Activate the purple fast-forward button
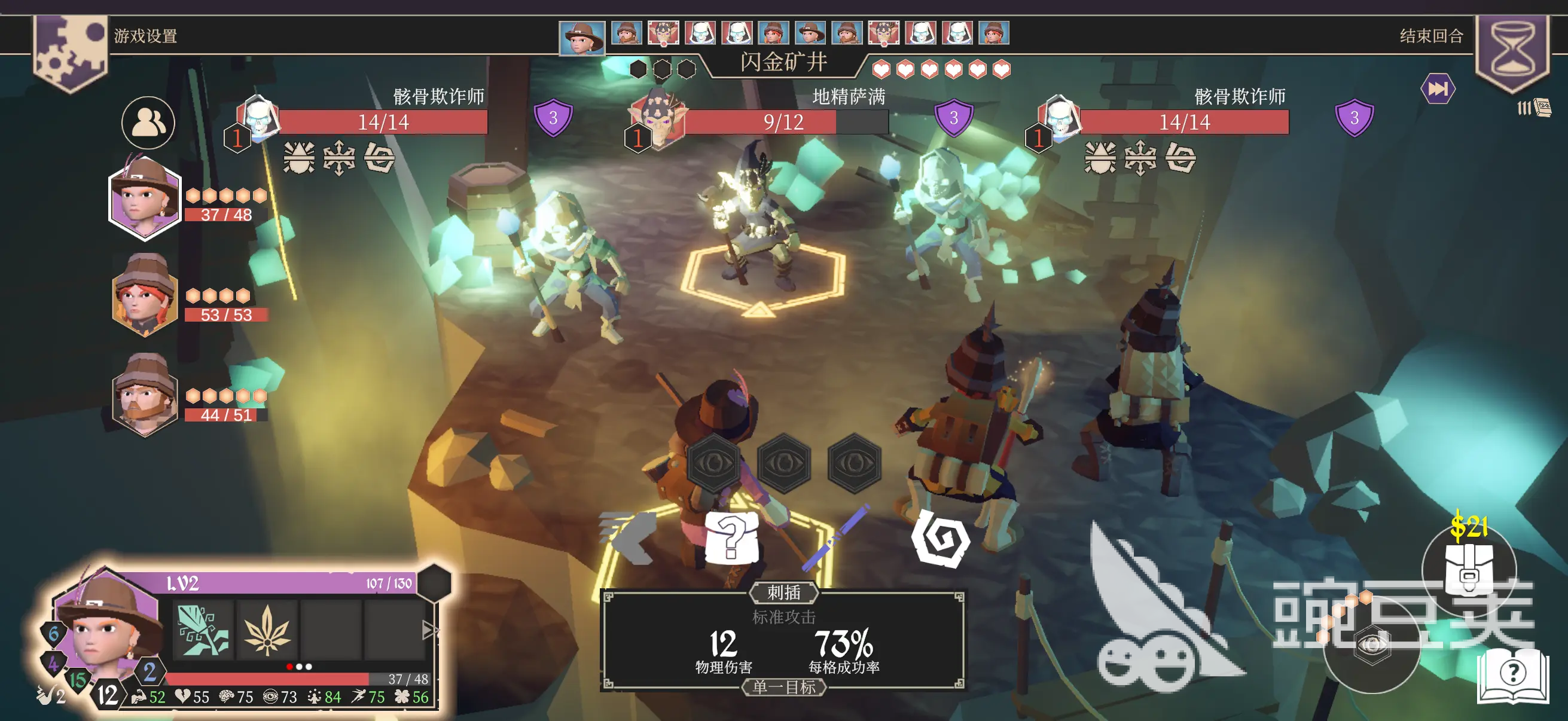Screen dimensions: 1568x721 coord(1437,90)
